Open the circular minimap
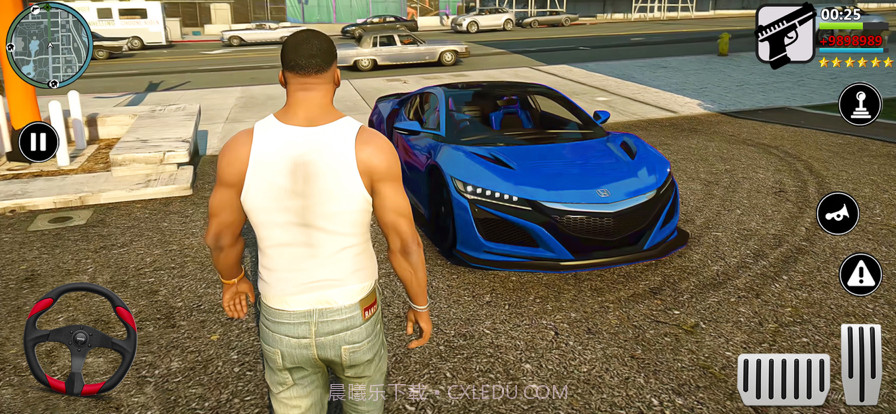Screen dimensions: 896x414 point(49,45)
